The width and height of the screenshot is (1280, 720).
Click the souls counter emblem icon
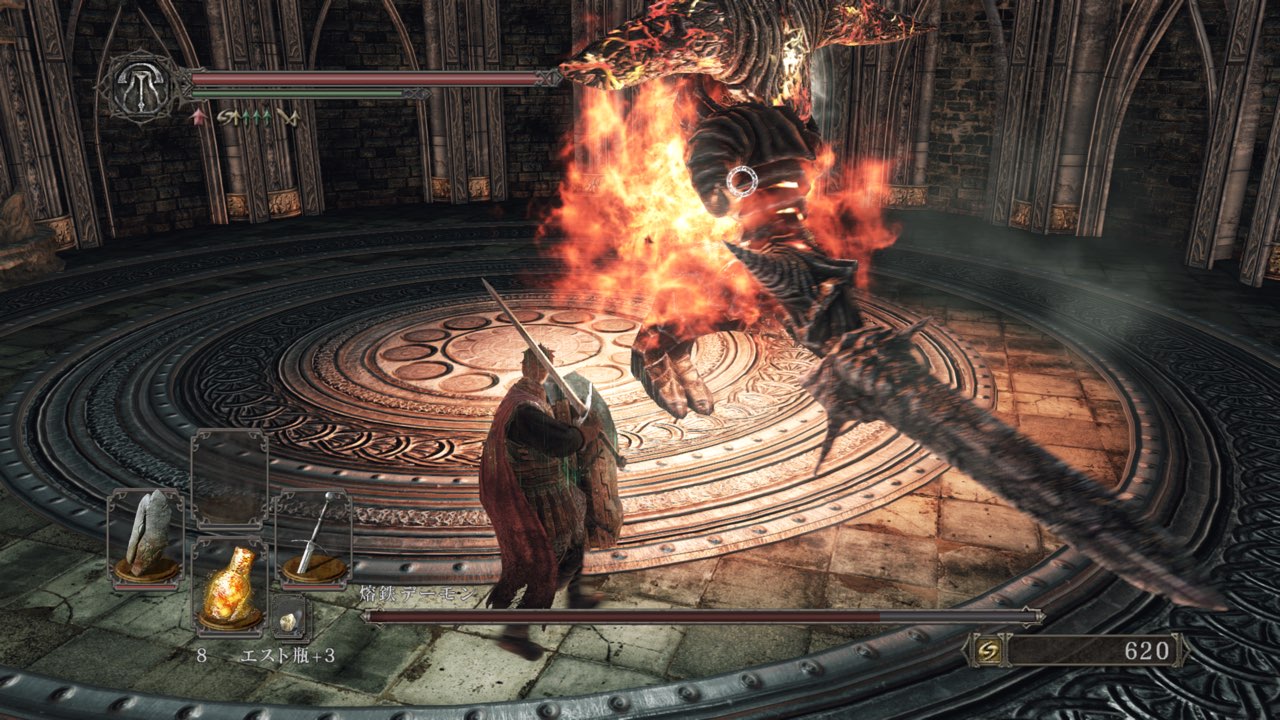[x=985, y=651]
